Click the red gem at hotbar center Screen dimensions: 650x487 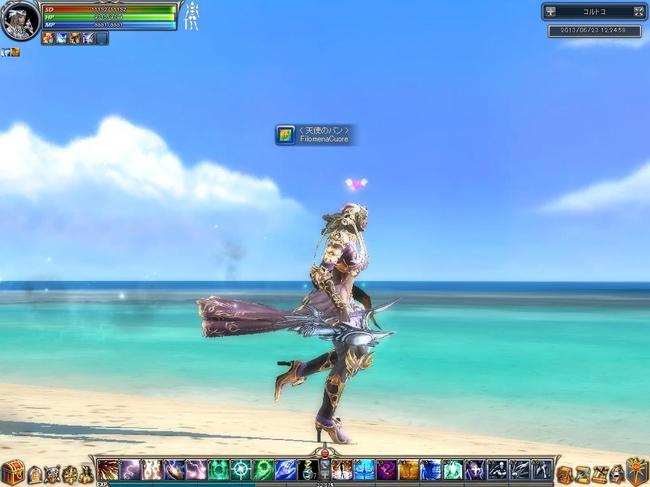click(325, 454)
